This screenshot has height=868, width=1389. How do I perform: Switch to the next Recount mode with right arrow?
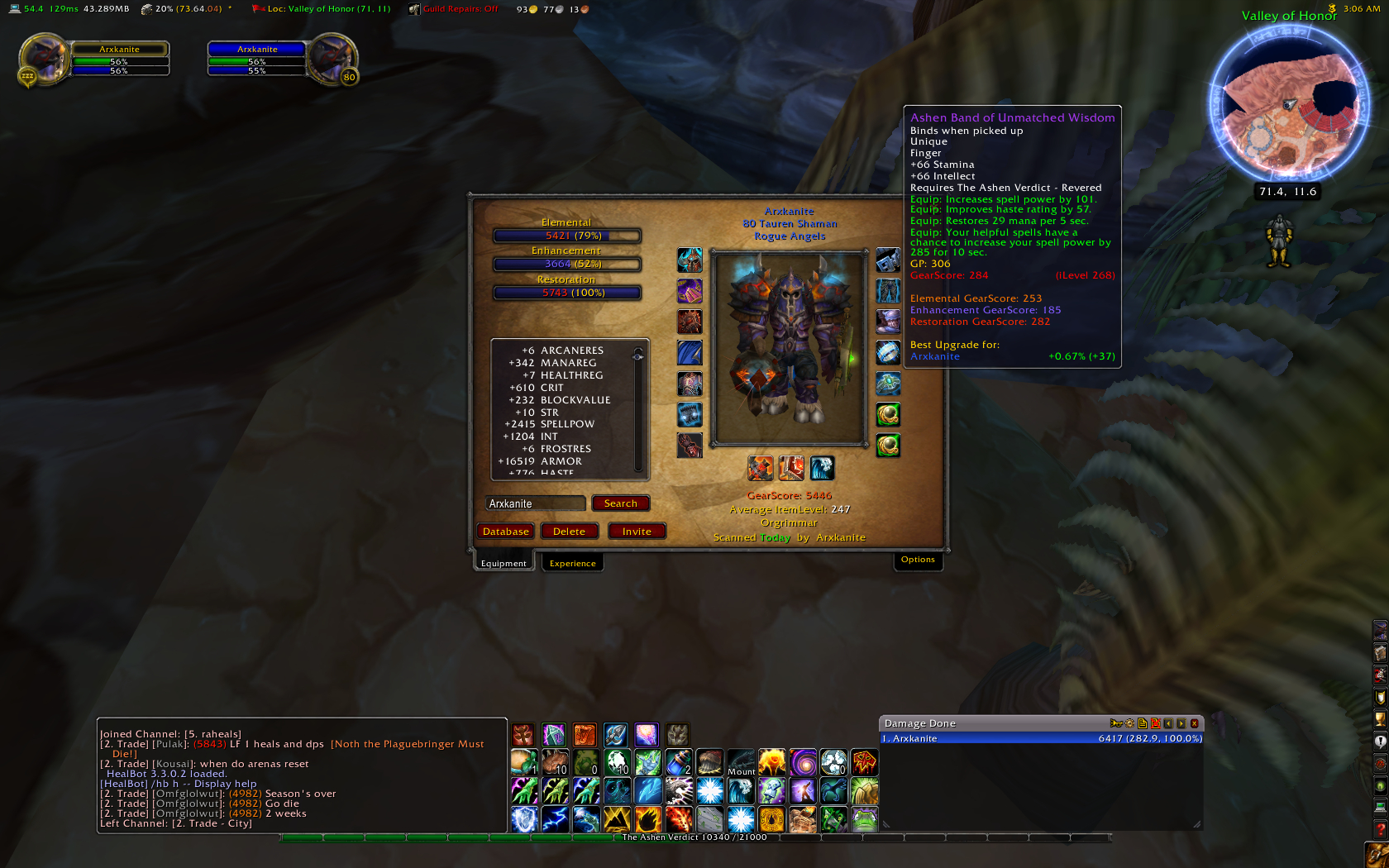click(x=1182, y=723)
